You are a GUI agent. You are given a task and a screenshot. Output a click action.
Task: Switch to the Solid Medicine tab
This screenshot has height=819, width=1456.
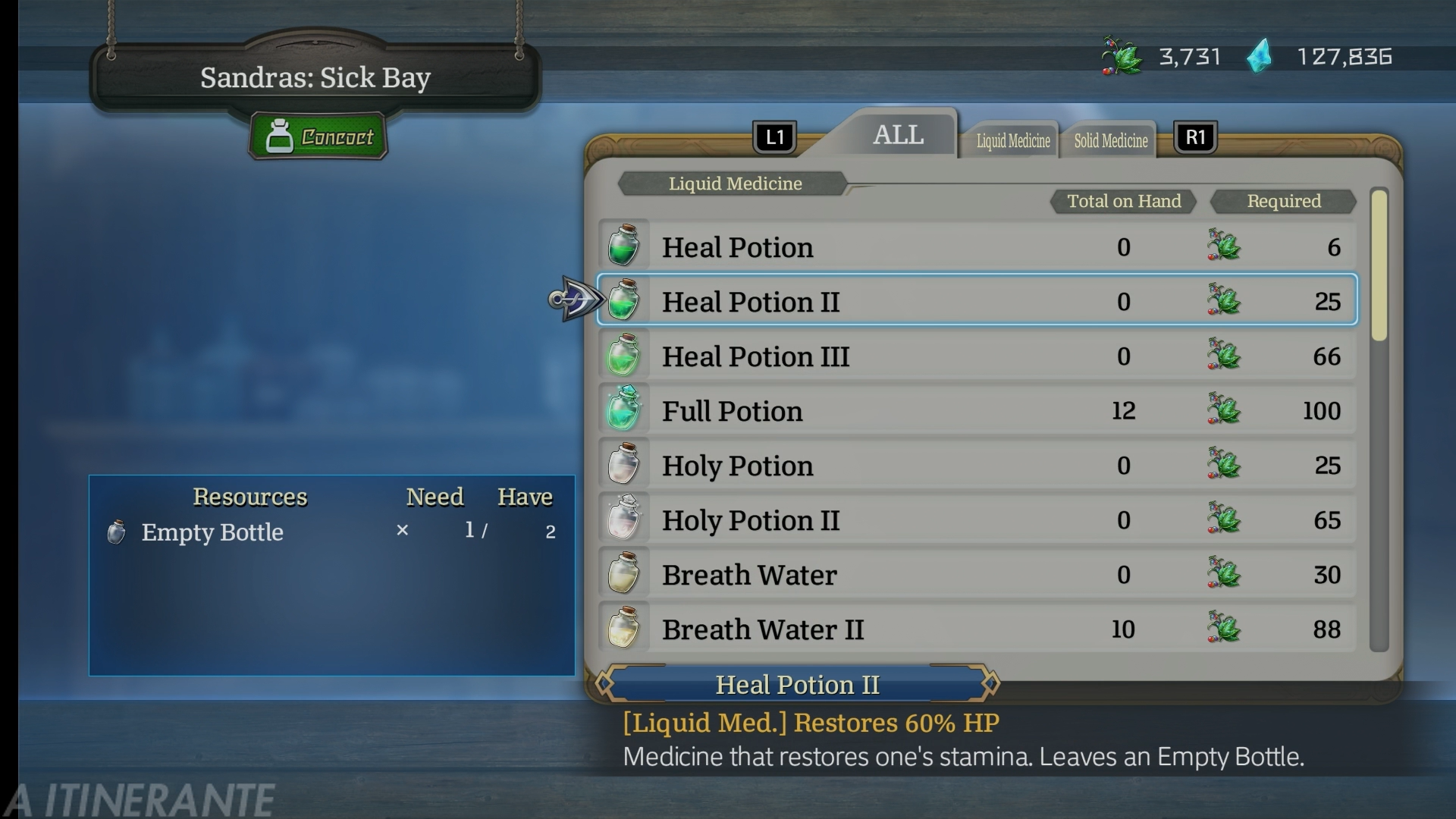pyautogui.click(x=1110, y=140)
